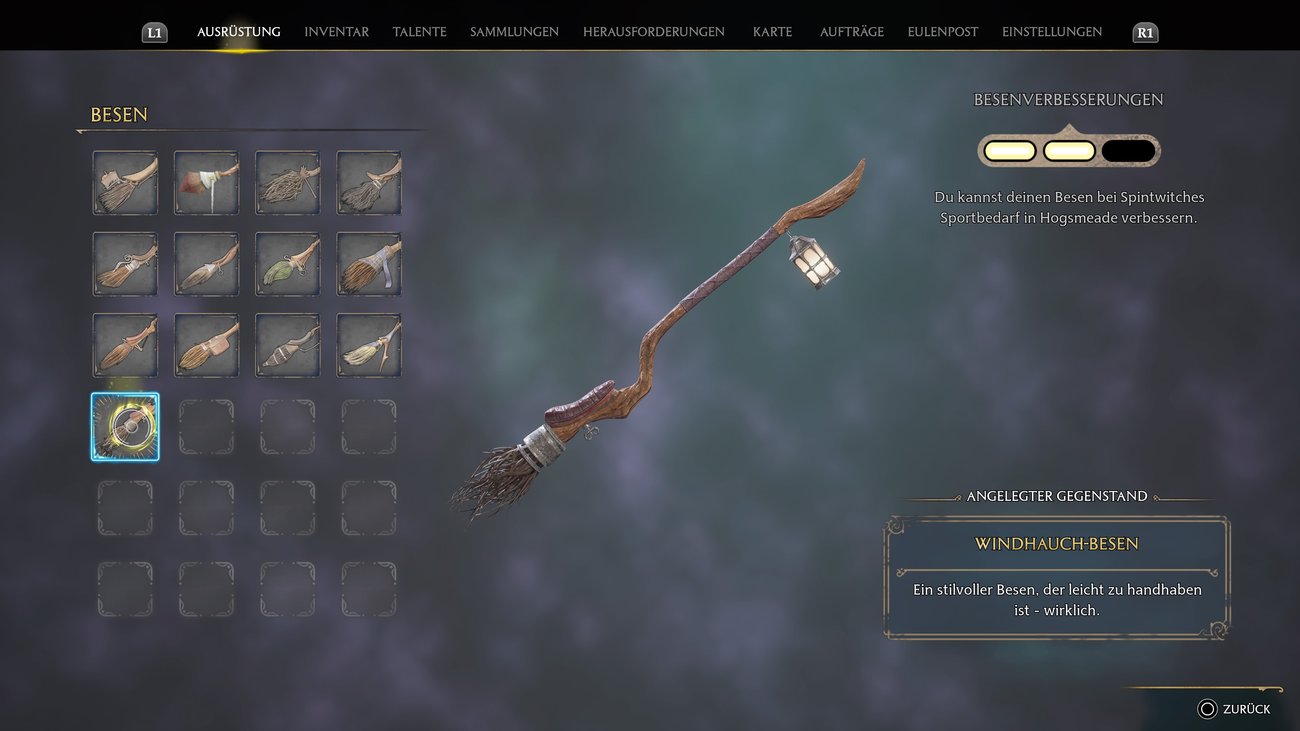1300x731 pixels.
Task: Go to the Einstellungen tab
Action: 1051,32
